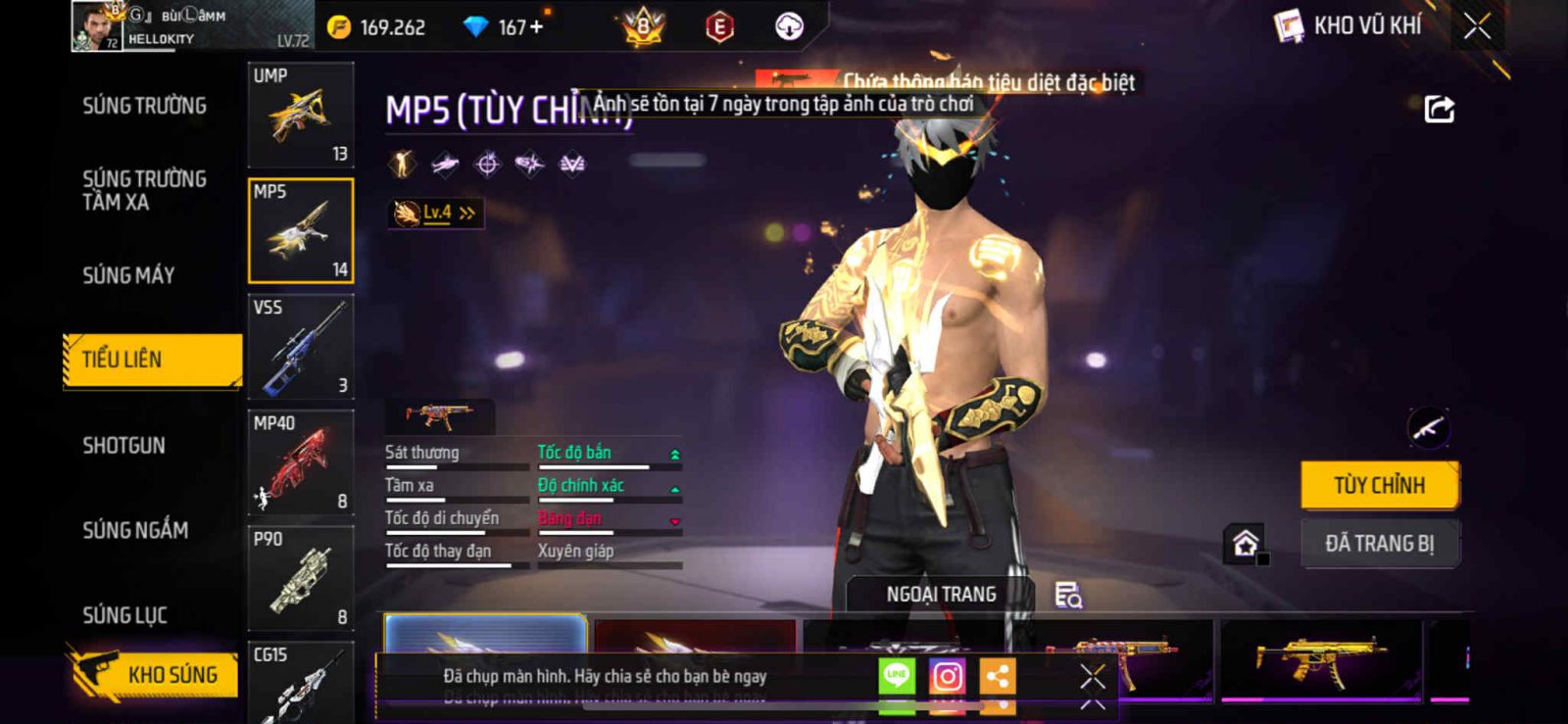Open the Súng Lục category
Viewport: 1568px width, 724px height.
(124, 615)
